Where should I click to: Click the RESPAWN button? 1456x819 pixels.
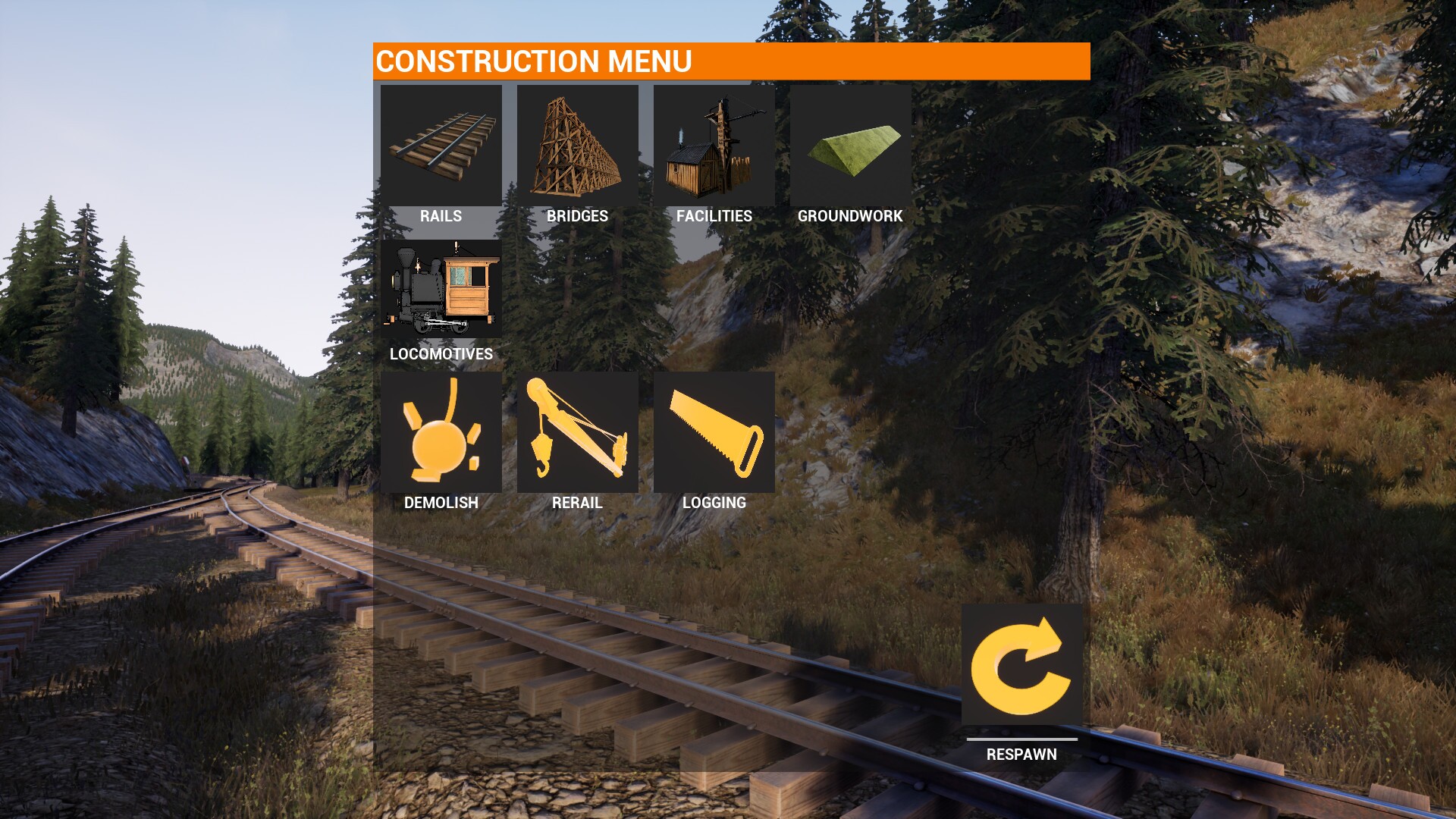pos(1021,754)
